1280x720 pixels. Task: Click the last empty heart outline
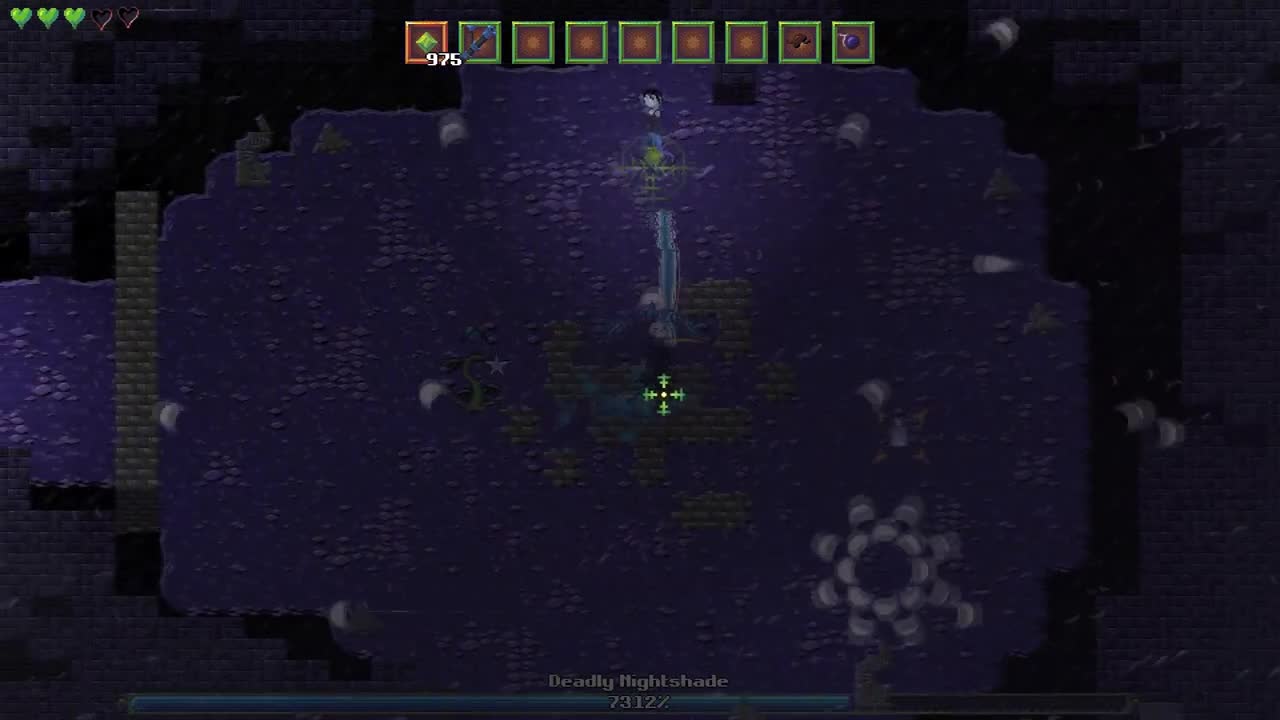[x=129, y=17]
